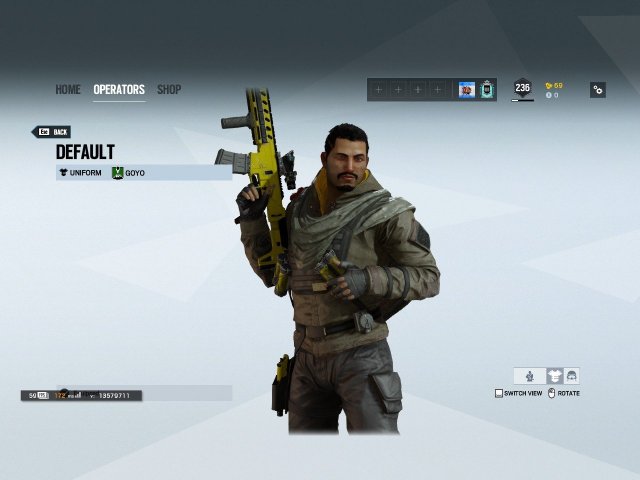This screenshot has height=480, width=640.
Task: Go to the Home tab
Action: (x=68, y=90)
